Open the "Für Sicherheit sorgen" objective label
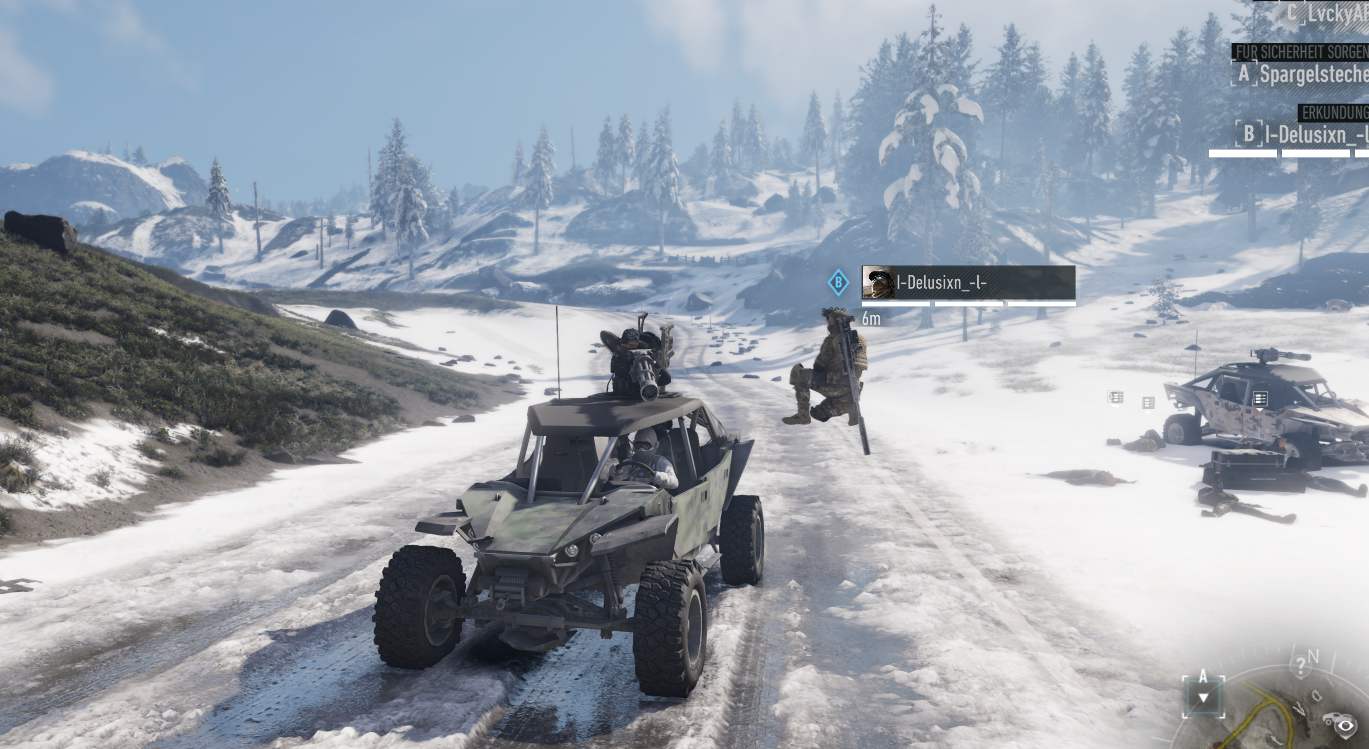This screenshot has width=1369, height=749. tap(1300, 52)
